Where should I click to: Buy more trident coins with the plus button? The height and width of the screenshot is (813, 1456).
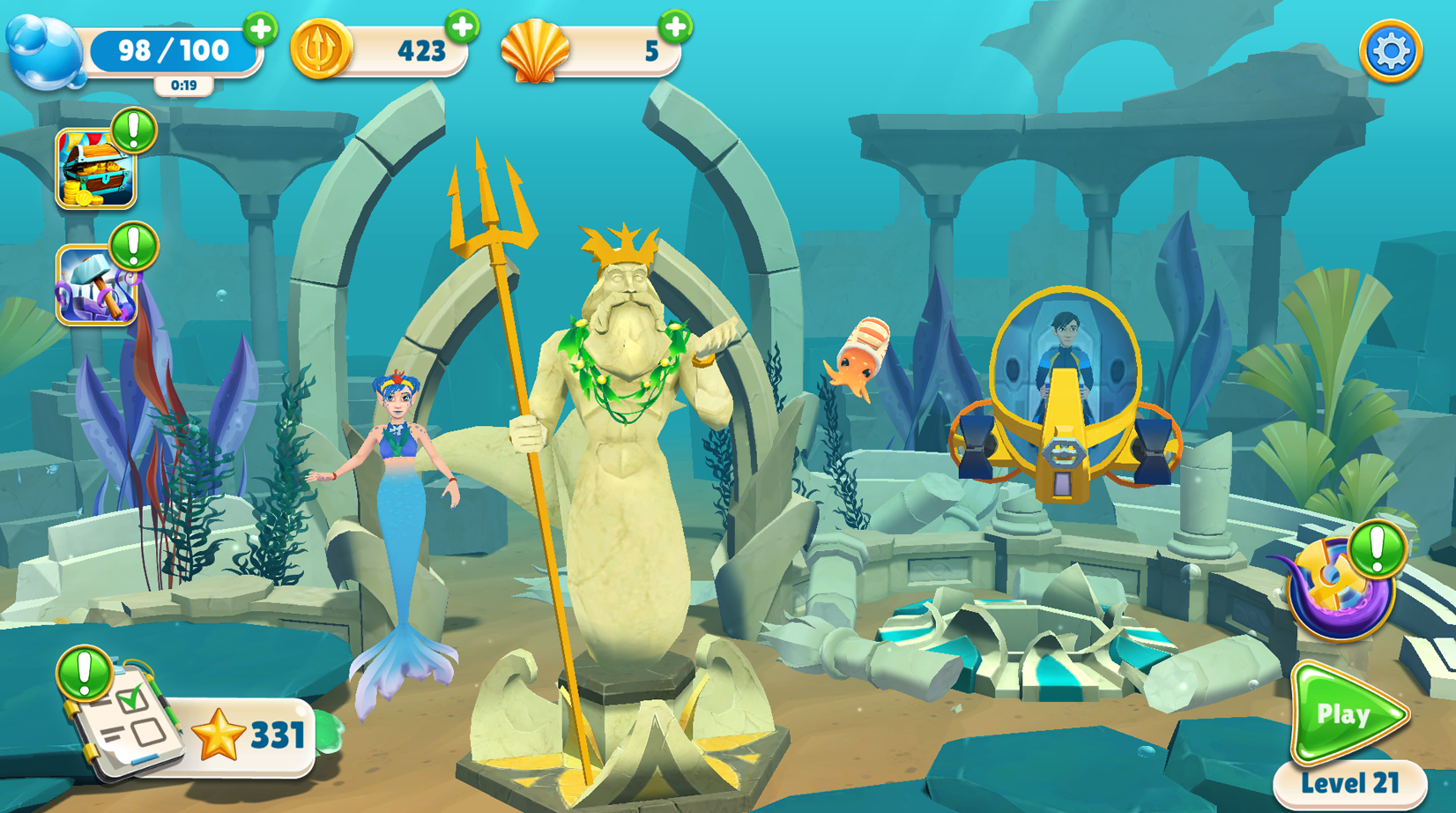coord(462,27)
